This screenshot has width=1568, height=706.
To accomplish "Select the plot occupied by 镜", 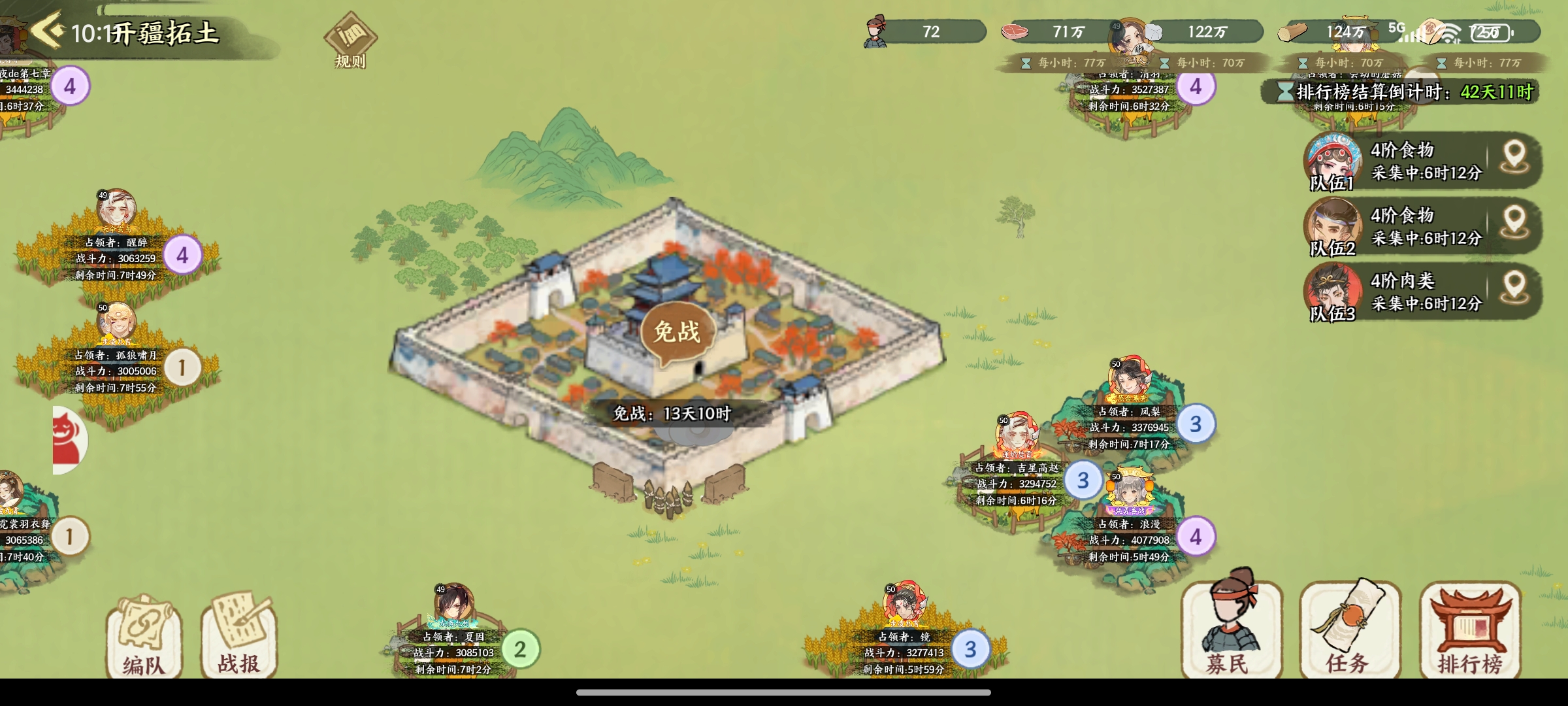I will 904,652.
